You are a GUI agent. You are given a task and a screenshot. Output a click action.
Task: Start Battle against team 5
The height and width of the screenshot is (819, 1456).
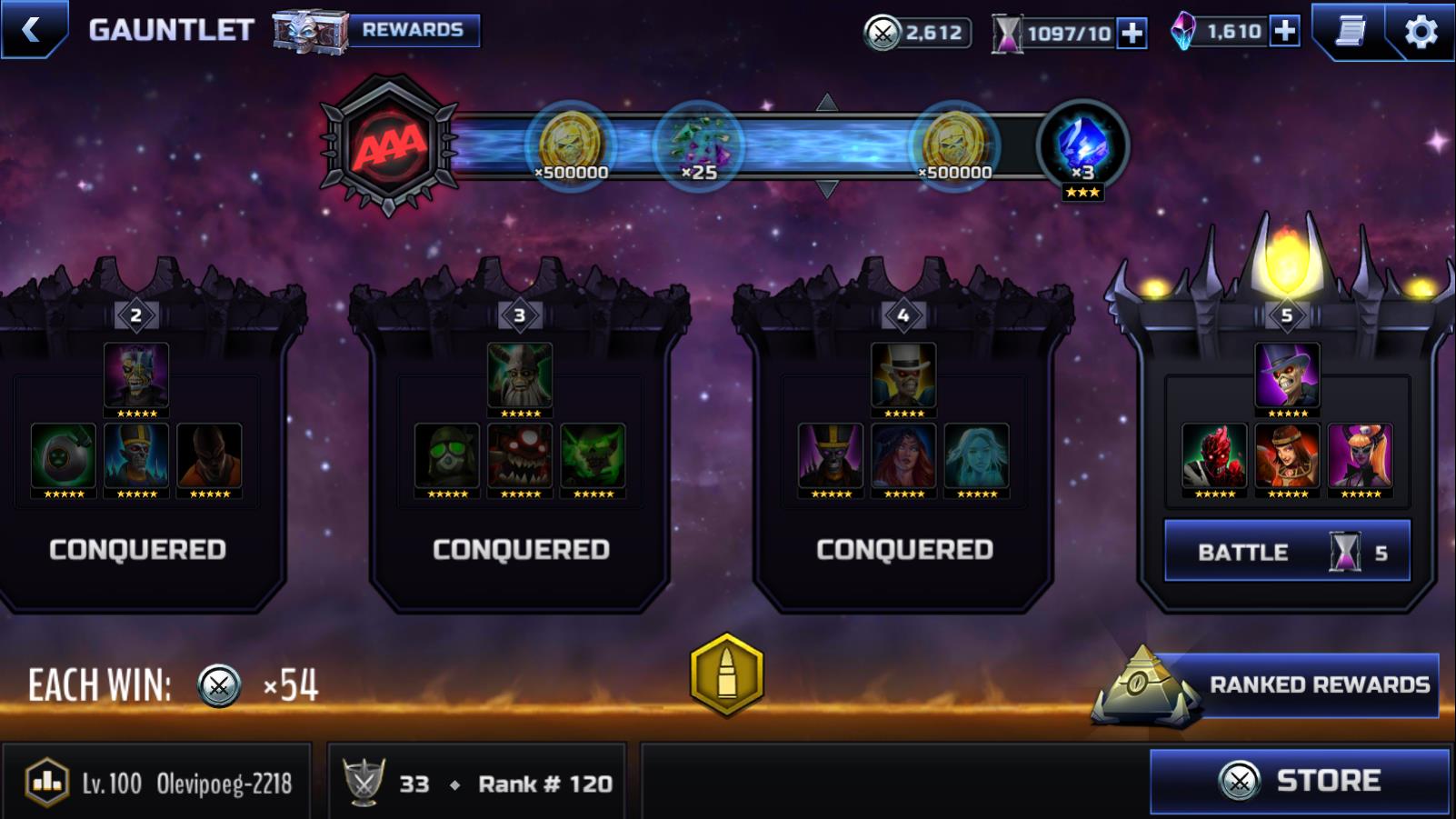pos(1287,551)
